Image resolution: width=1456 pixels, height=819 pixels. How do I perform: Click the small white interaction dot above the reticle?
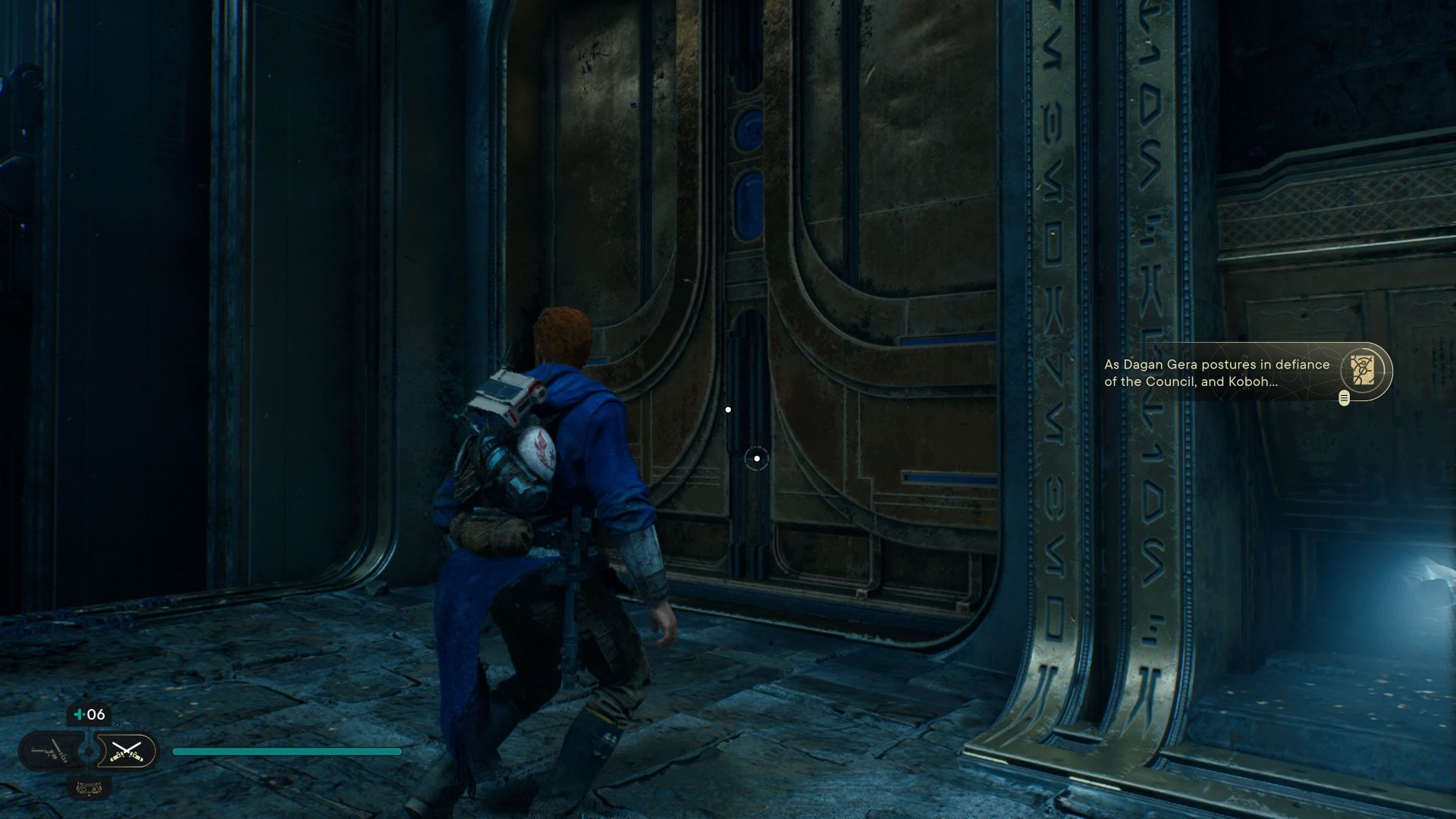(x=729, y=409)
